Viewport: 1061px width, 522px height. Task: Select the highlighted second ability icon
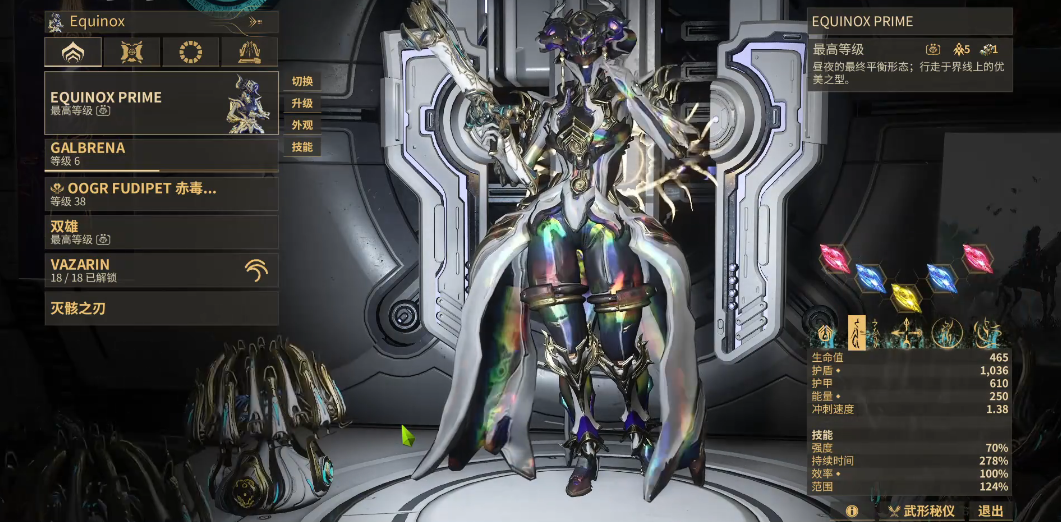click(x=857, y=330)
